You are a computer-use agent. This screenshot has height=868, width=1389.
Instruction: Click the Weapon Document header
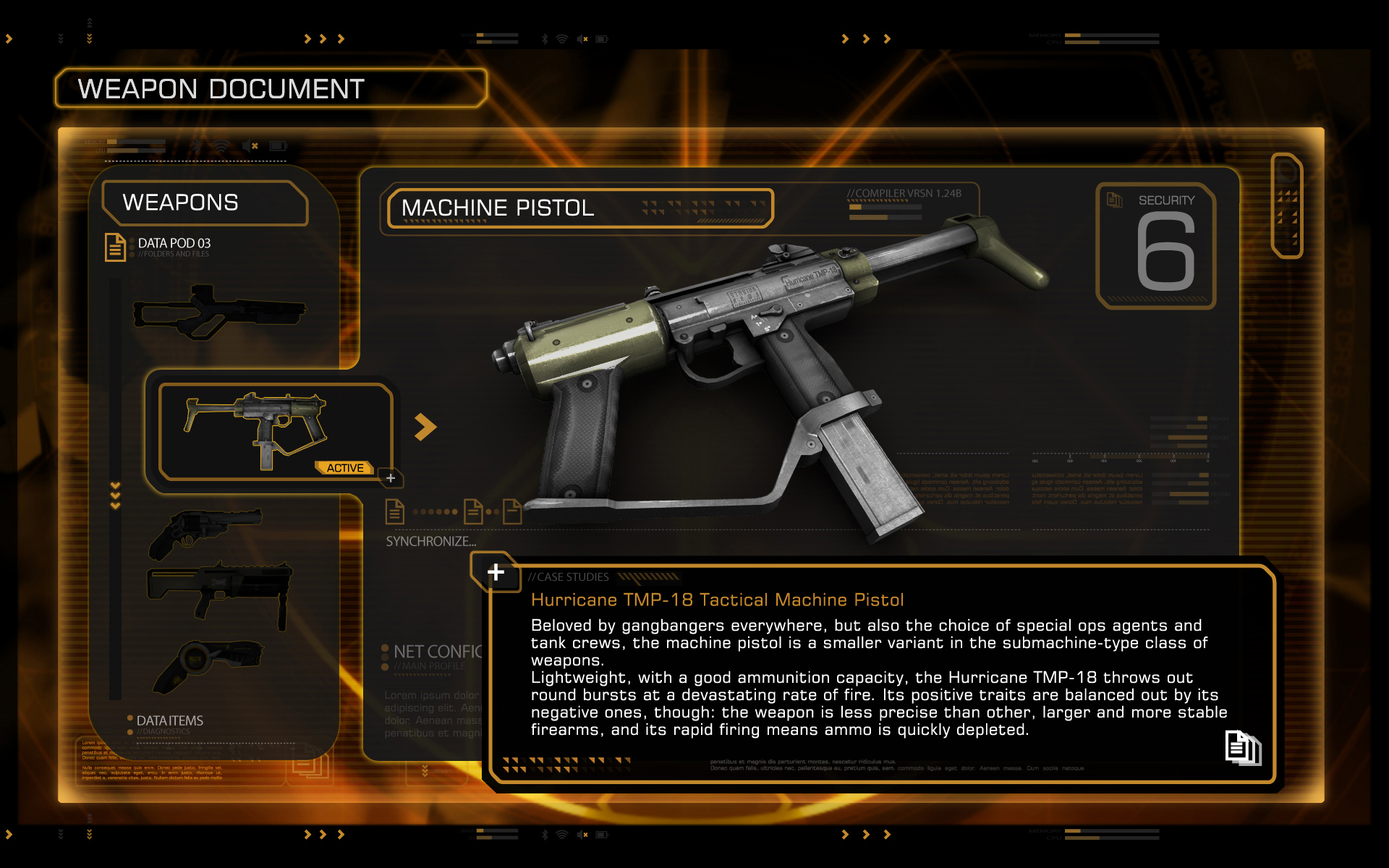pyautogui.click(x=271, y=89)
